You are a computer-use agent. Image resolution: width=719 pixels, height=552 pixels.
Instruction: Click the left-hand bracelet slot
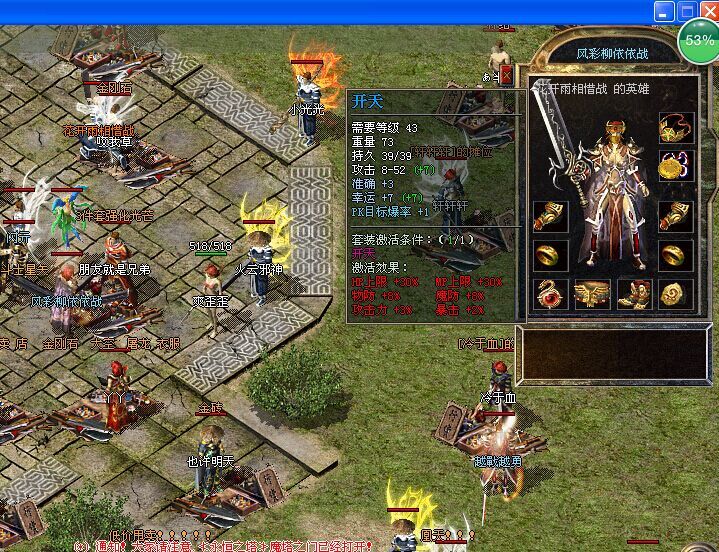pyautogui.click(x=550, y=216)
